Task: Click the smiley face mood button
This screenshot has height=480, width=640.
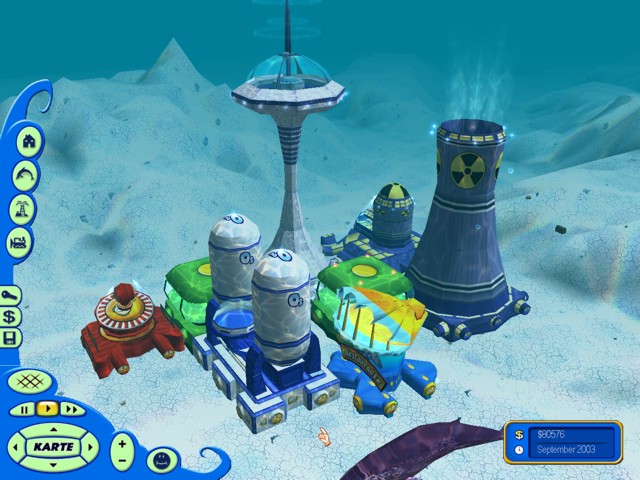Action: click(x=159, y=459)
